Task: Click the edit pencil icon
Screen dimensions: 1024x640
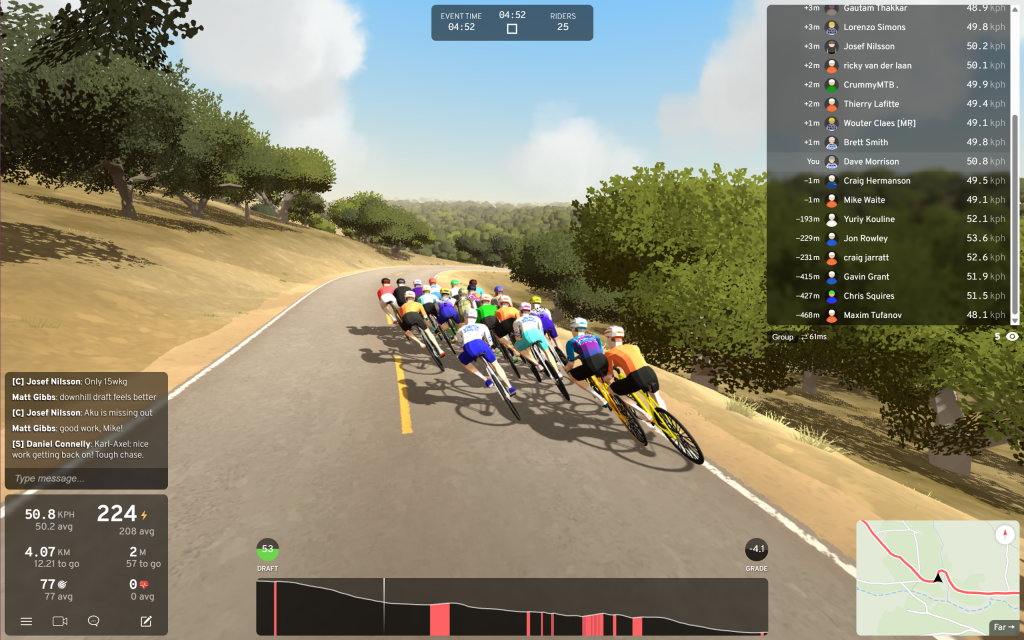Action: click(146, 621)
